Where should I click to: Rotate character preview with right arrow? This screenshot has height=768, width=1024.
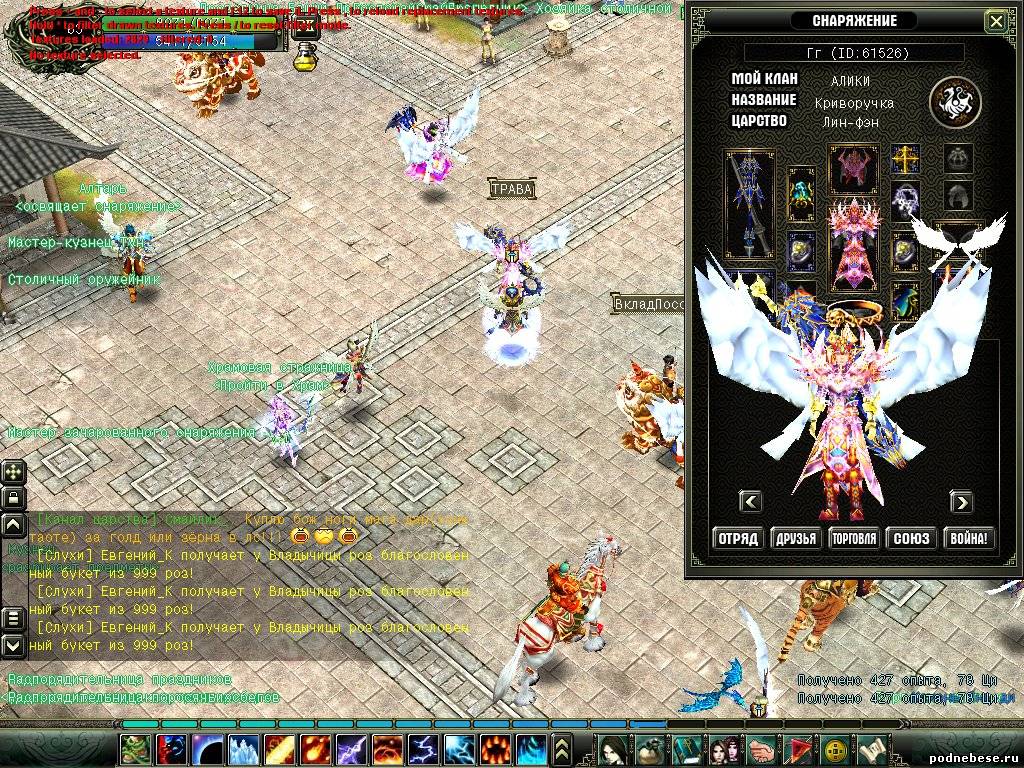point(961,501)
